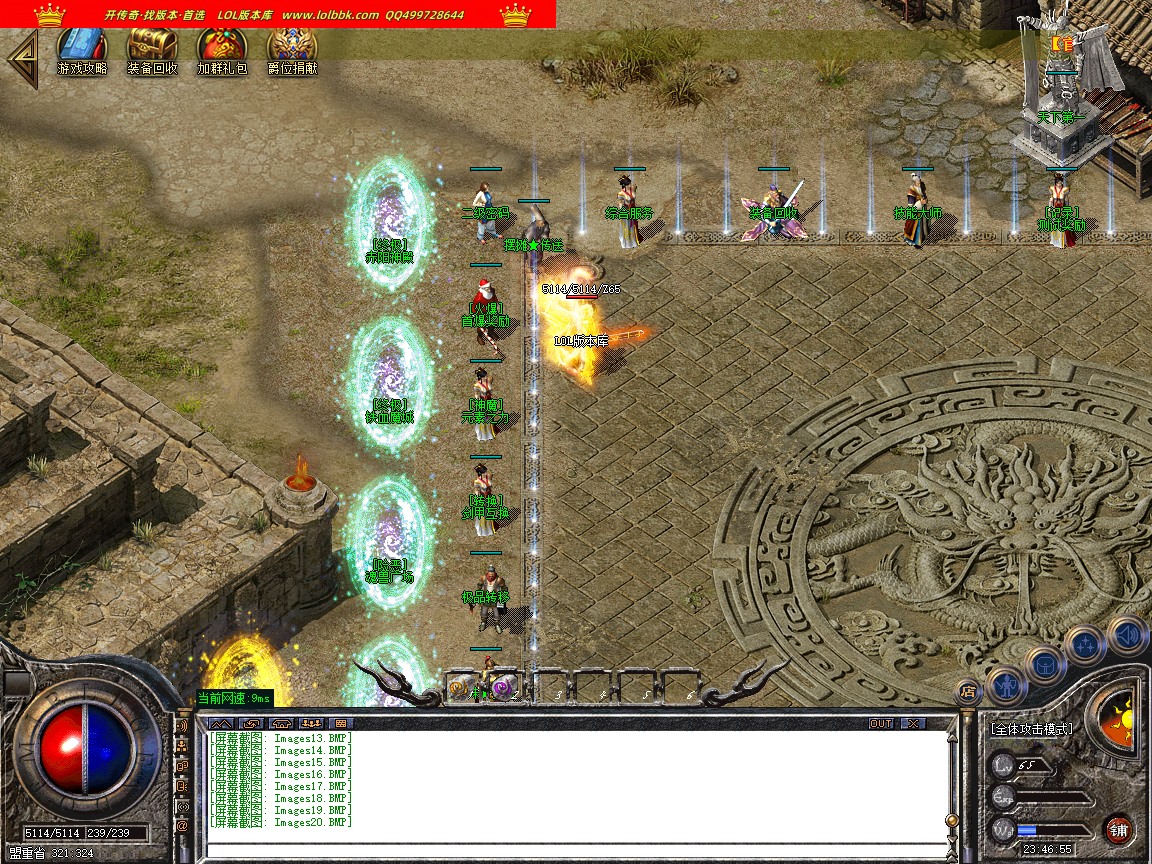Screen dimensions: 1152x864
Task: Collapse the top menu with the triangle arrow
Action: [x=22, y=58]
